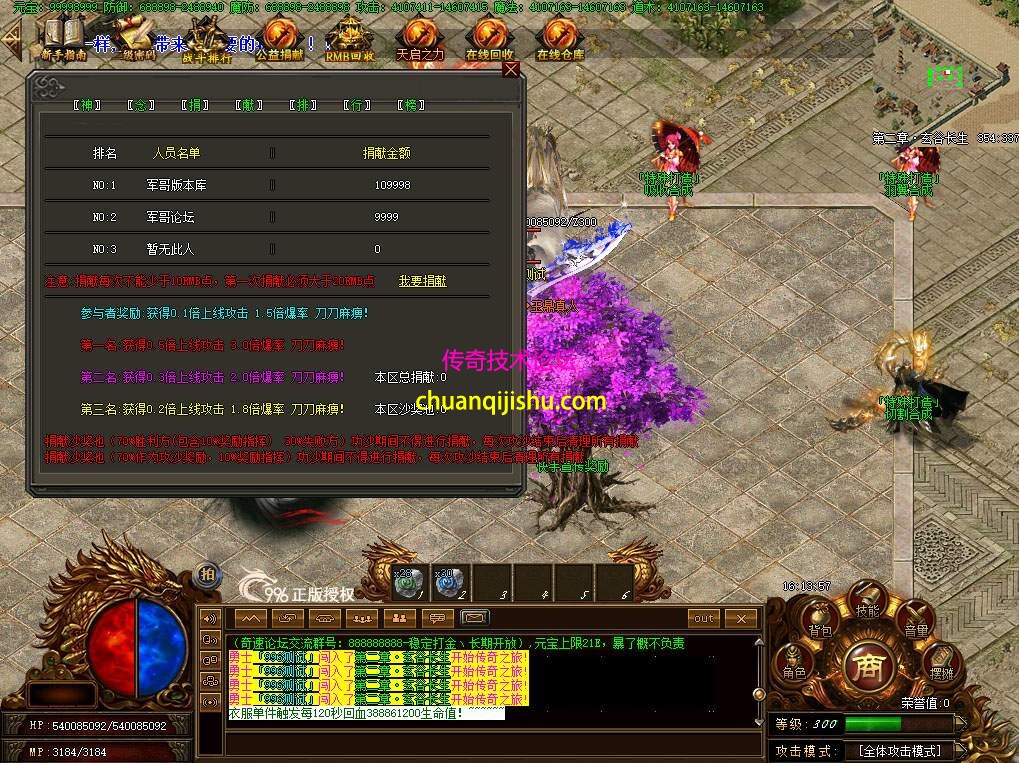Screen dimensions: 1019x763
Task: Open the 在线仓库 online warehouse
Action: [559, 40]
